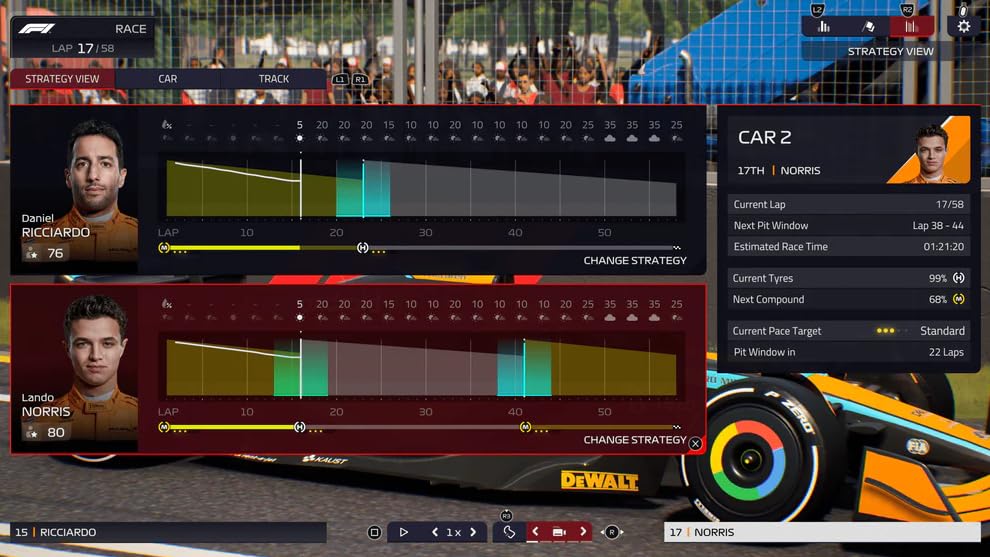Viewport: 990px width, 557px height.
Task: Switch to the Car tab
Action: point(168,79)
